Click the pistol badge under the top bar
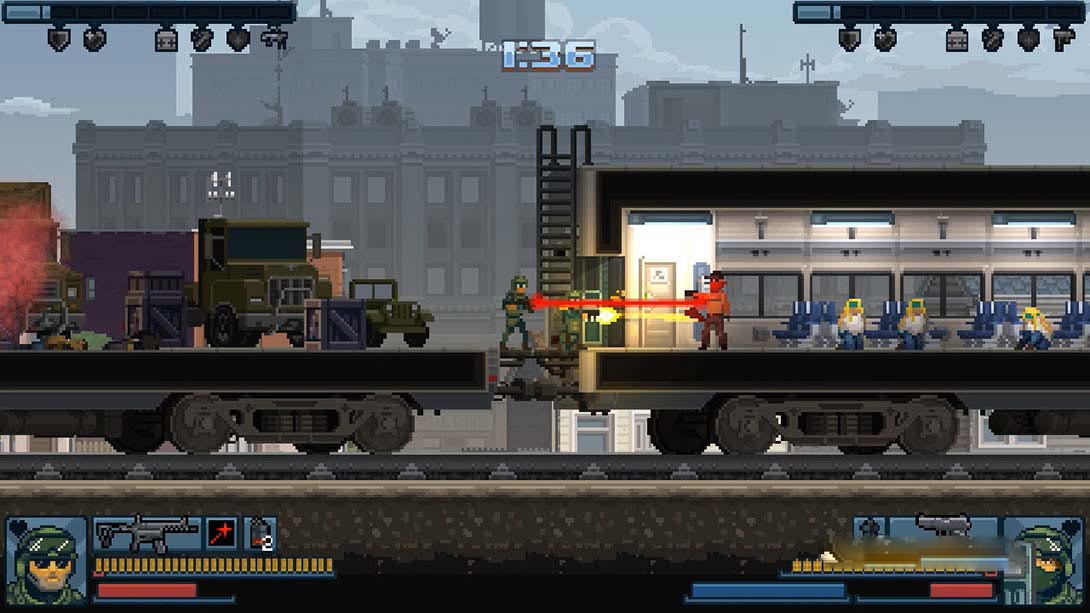This screenshot has width=1090, height=613. [x=1063, y=39]
